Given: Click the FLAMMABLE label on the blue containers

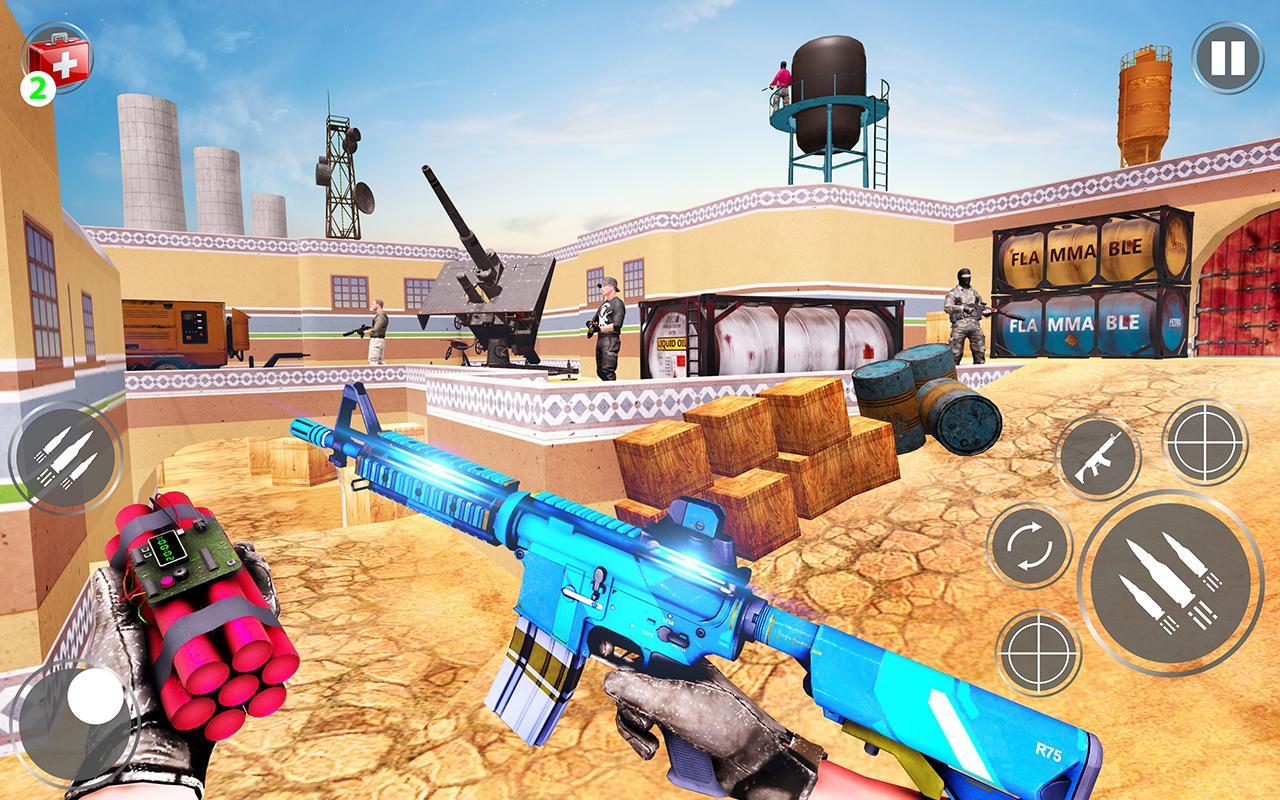Looking at the screenshot, I should (1075, 323).
